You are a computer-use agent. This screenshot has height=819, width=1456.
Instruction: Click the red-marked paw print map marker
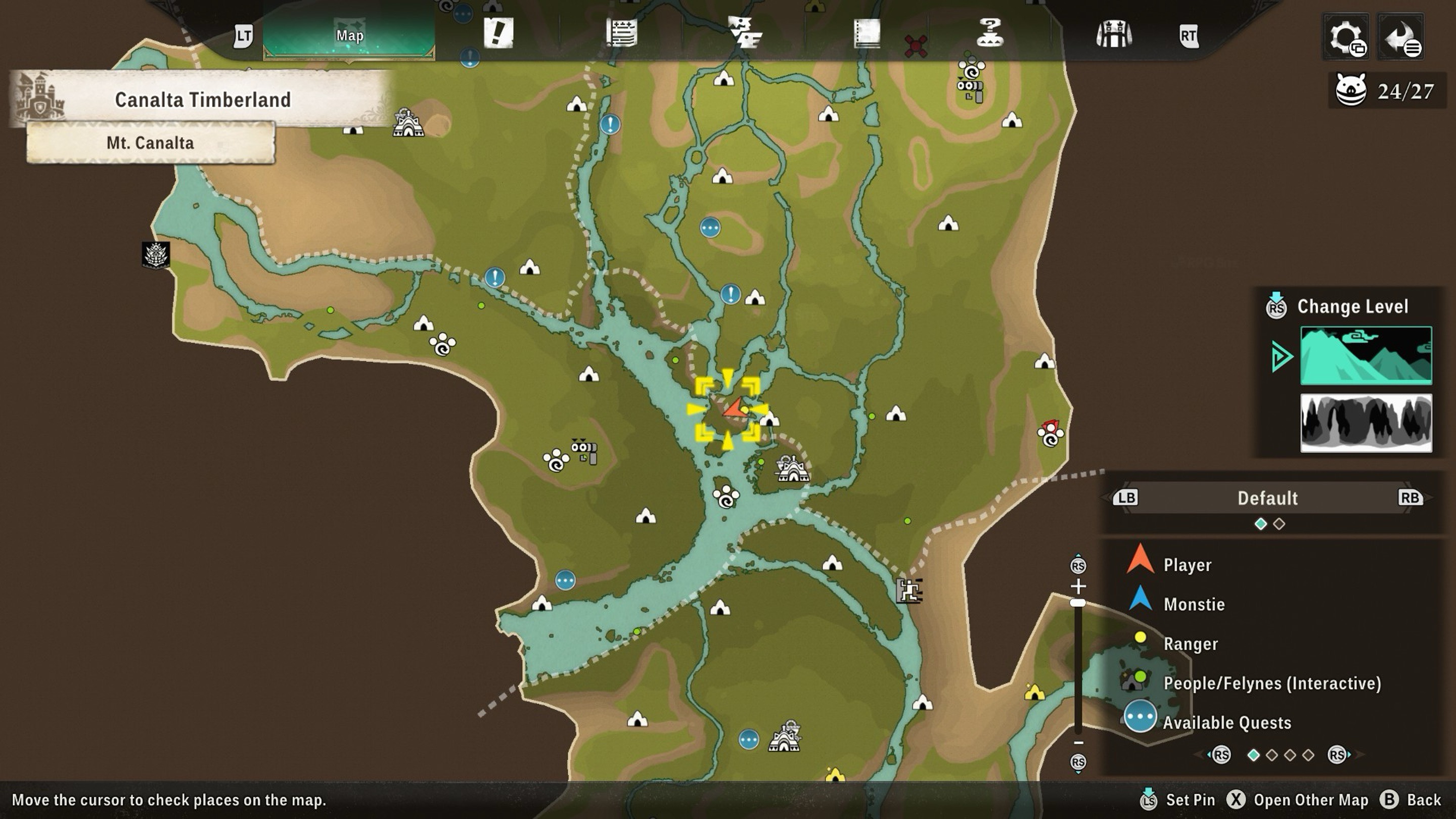(1050, 434)
